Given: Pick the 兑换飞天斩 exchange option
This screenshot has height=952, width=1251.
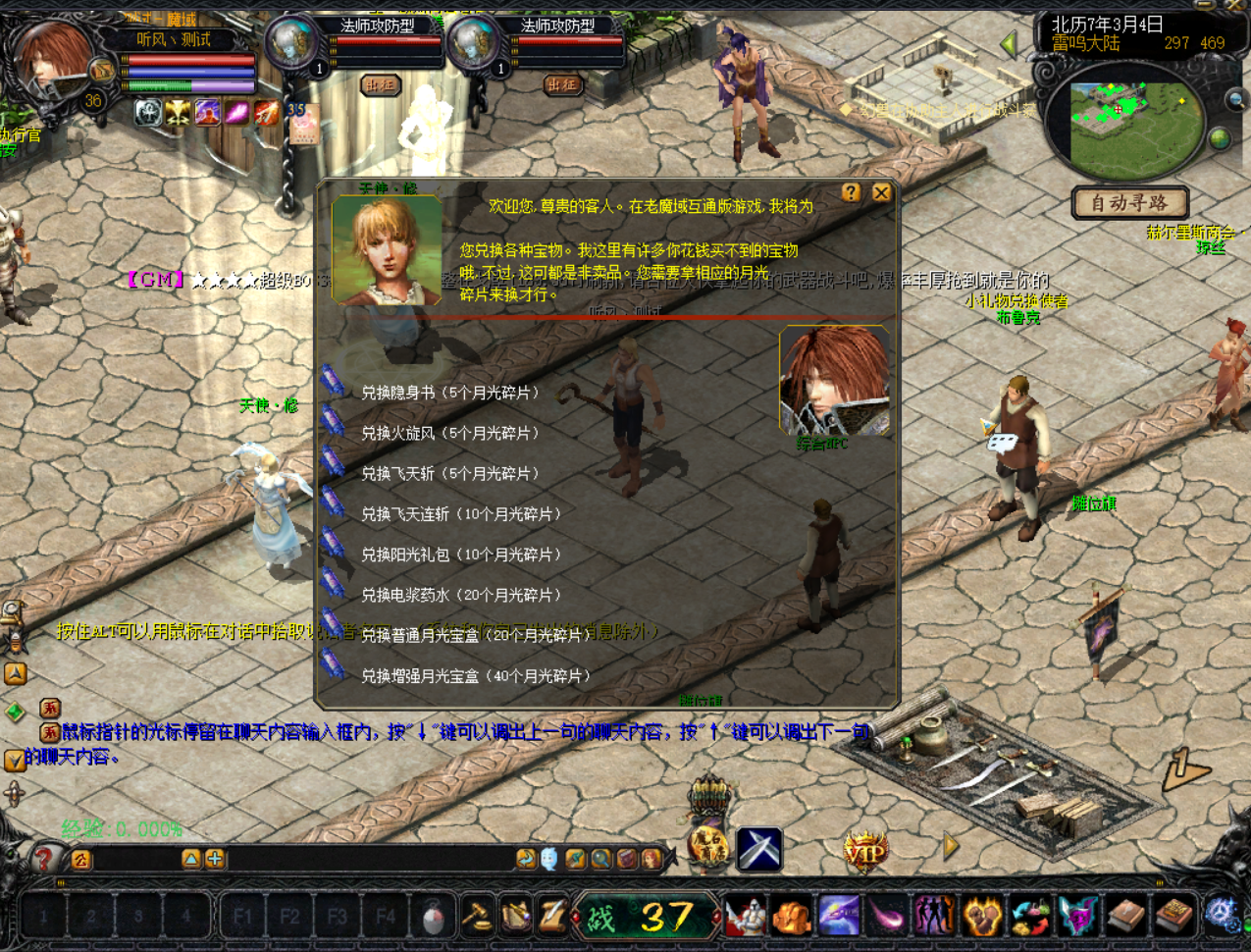Looking at the screenshot, I should coord(449,473).
